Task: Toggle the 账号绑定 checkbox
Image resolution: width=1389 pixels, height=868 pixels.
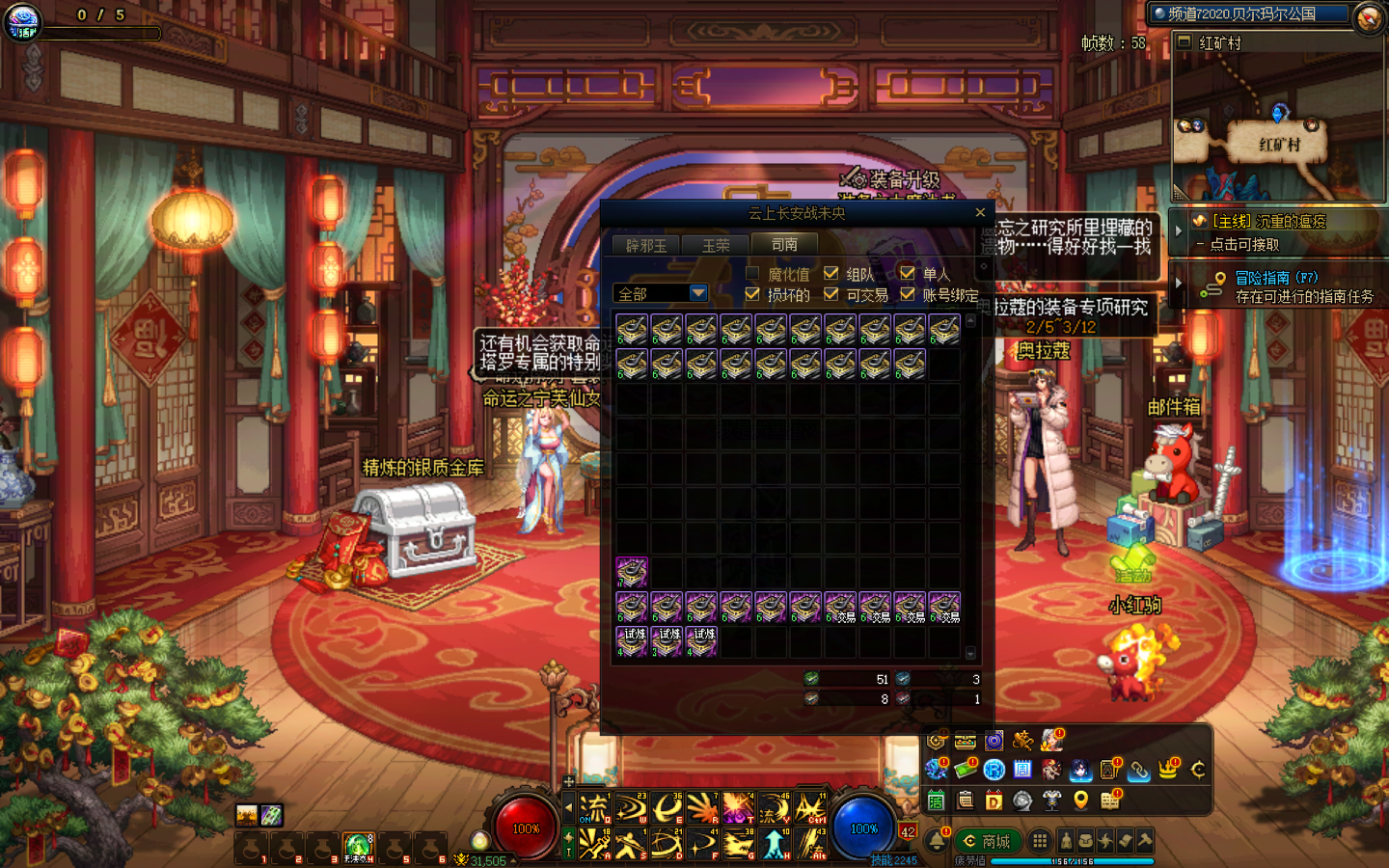Action: tap(907, 294)
